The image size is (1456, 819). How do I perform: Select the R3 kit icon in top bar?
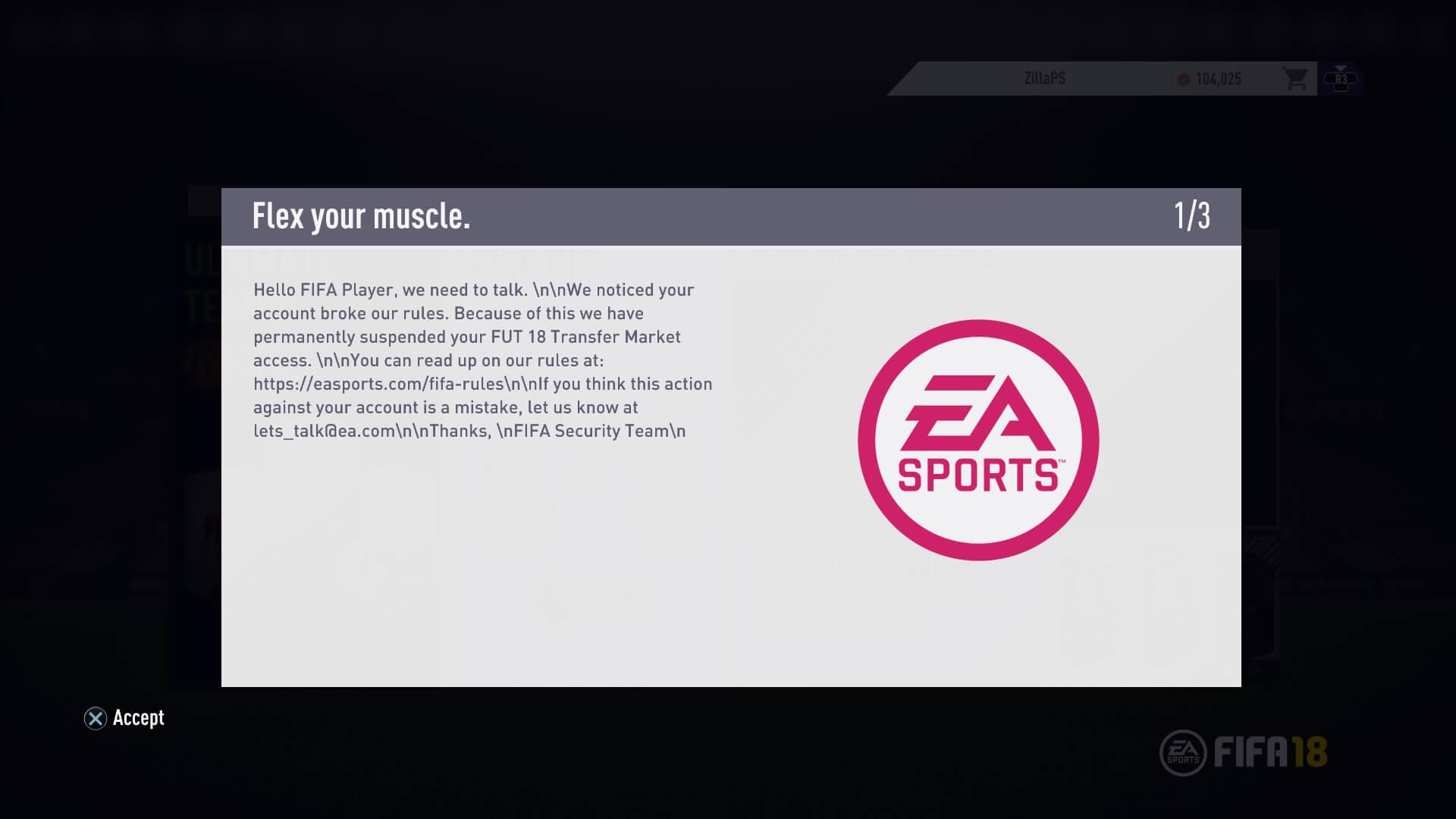[1342, 79]
